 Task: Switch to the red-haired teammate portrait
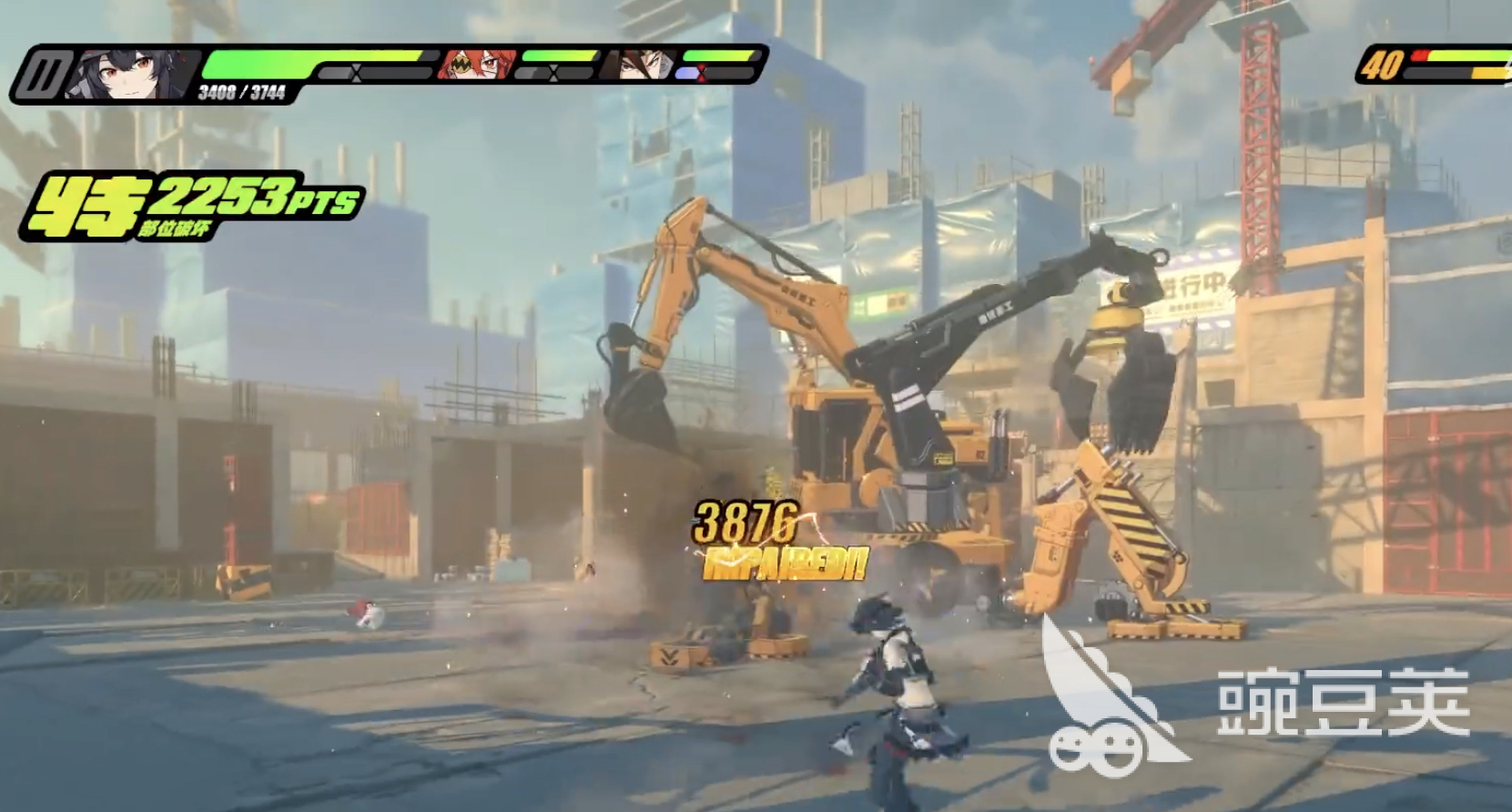[x=476, y=65]
